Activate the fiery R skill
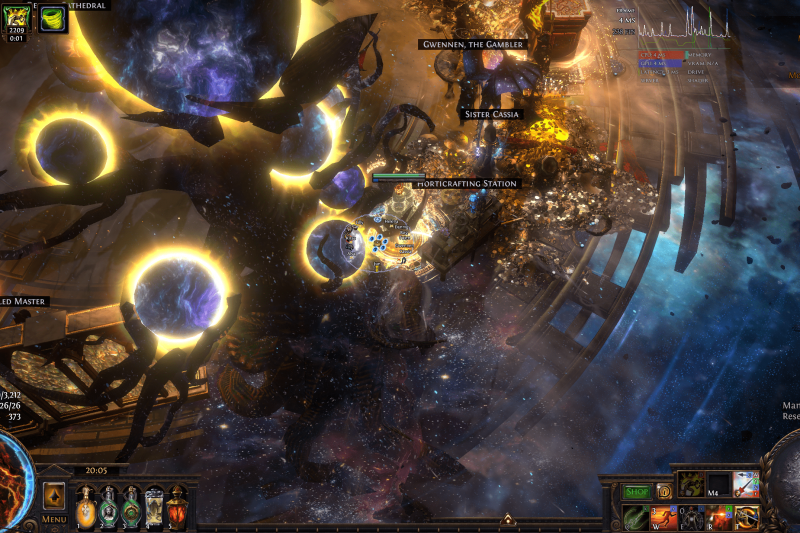800x533 pixels. point(719,517)
